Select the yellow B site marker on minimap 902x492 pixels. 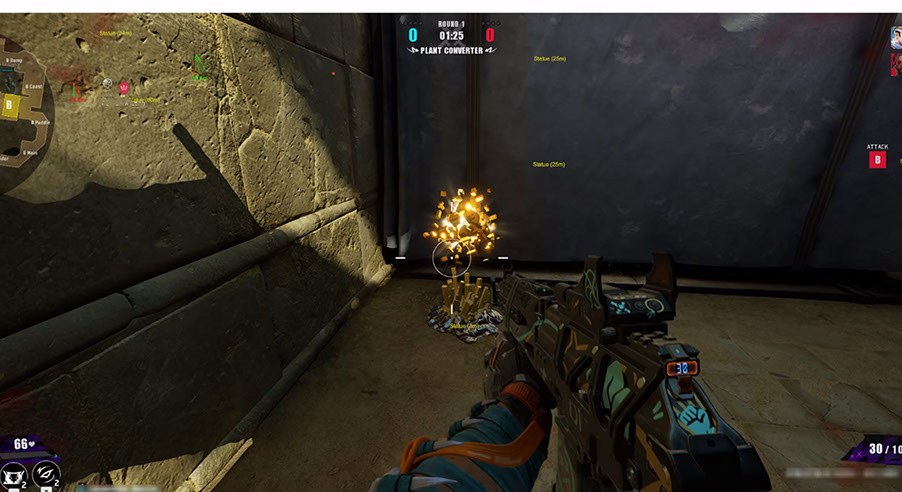coord(10,105)
